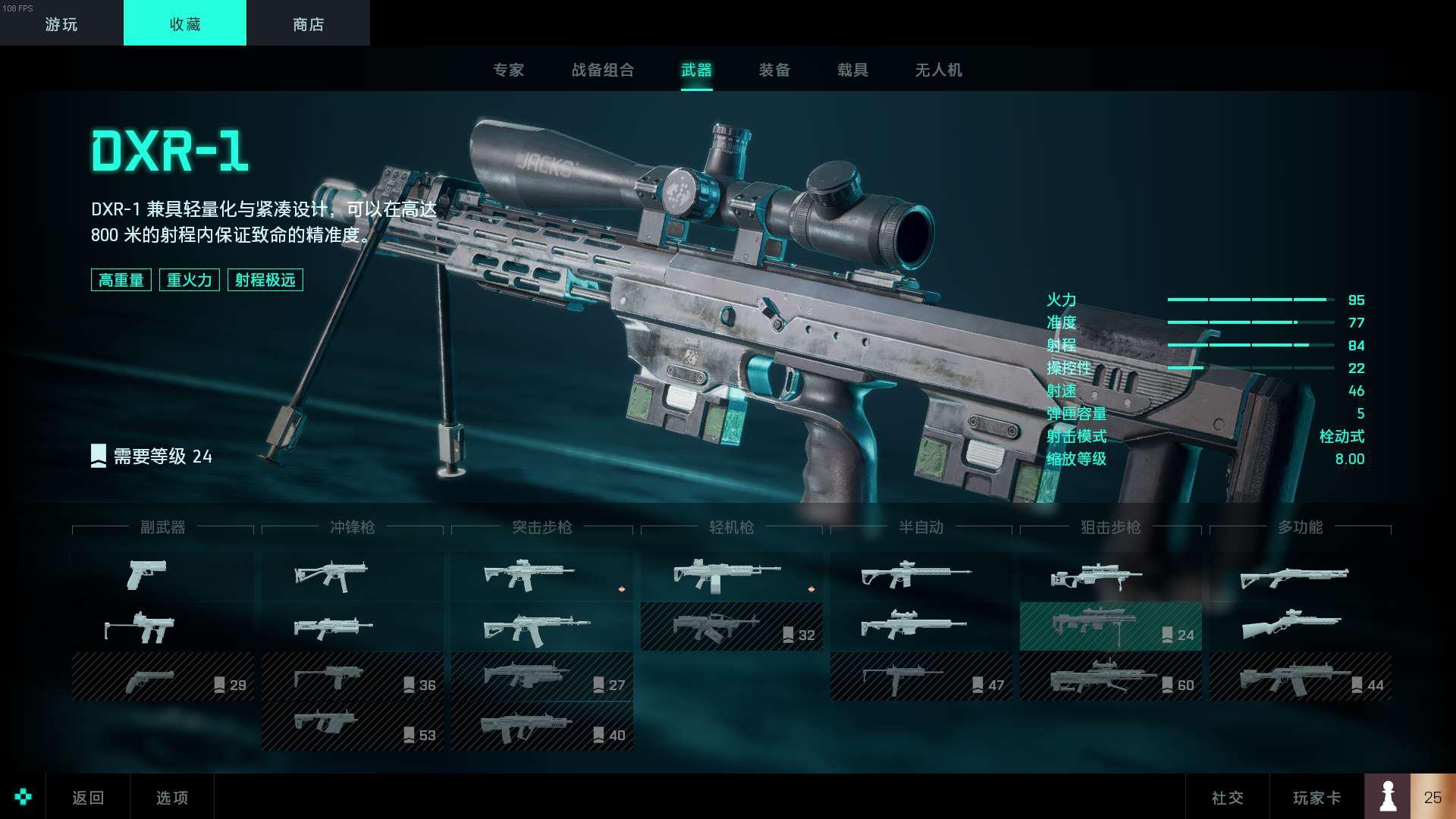Select the highlighted level 24 sniper rifle

click(x=1110, y=626)
